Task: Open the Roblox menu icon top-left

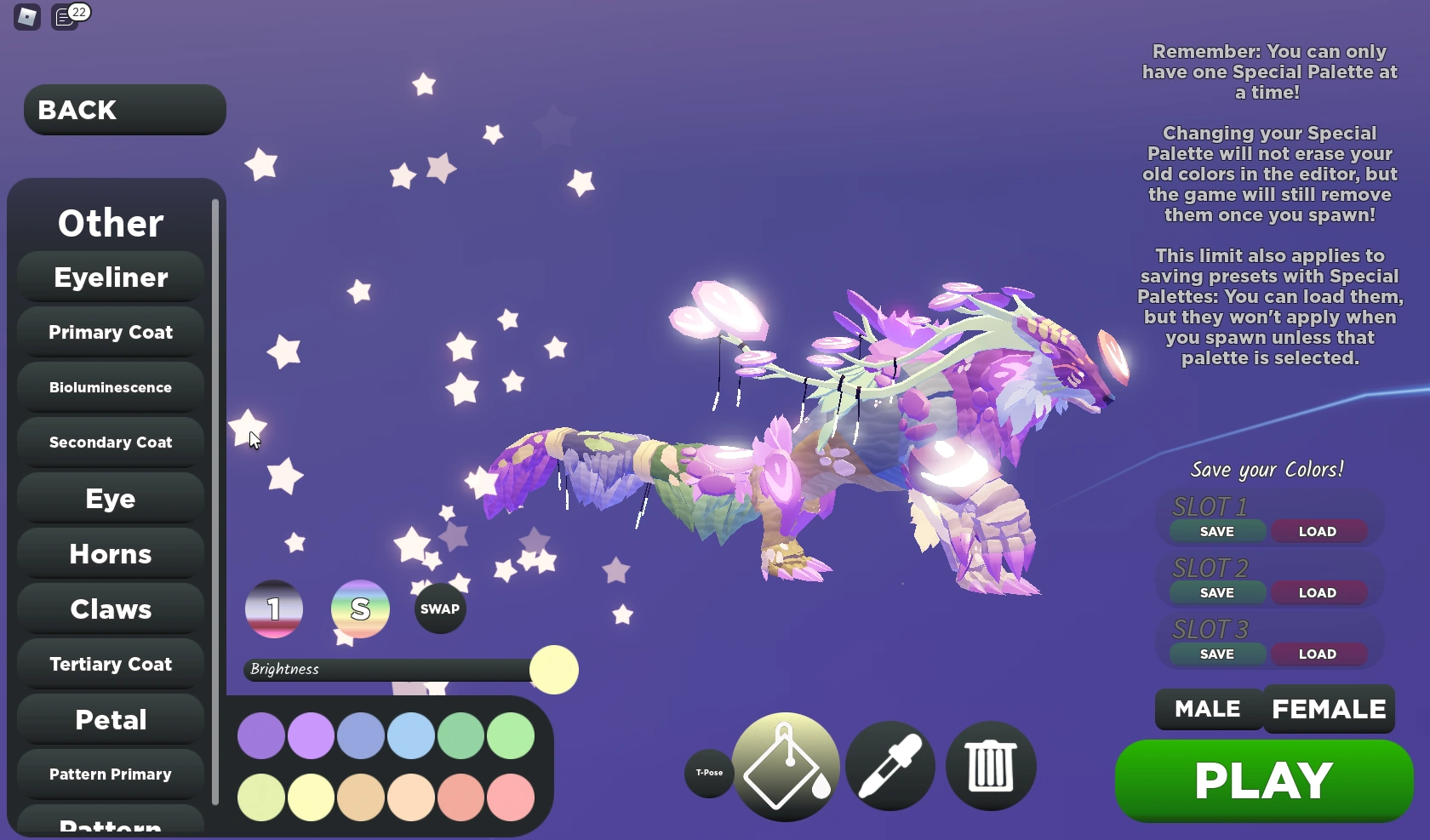Action: click(x=26, y=17)
